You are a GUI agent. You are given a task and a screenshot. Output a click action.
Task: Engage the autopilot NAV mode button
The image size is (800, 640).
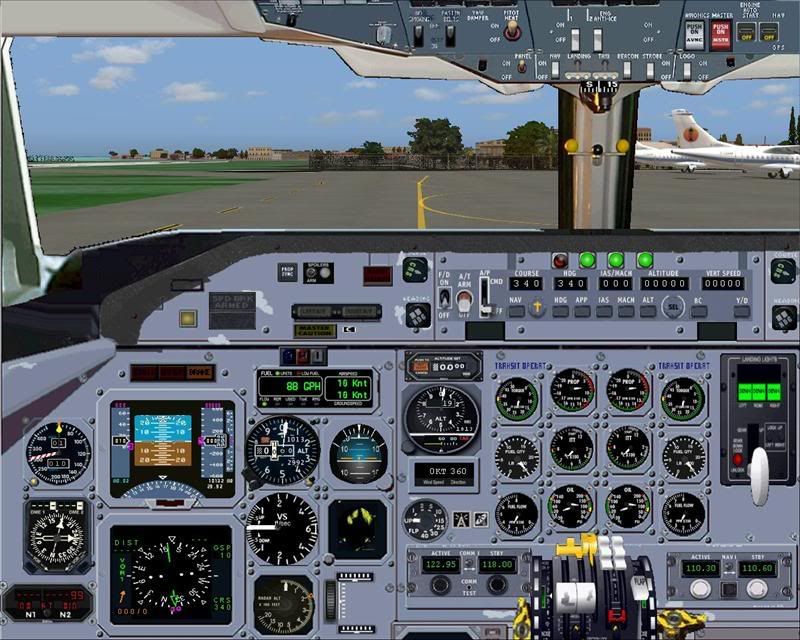point(516,311)
